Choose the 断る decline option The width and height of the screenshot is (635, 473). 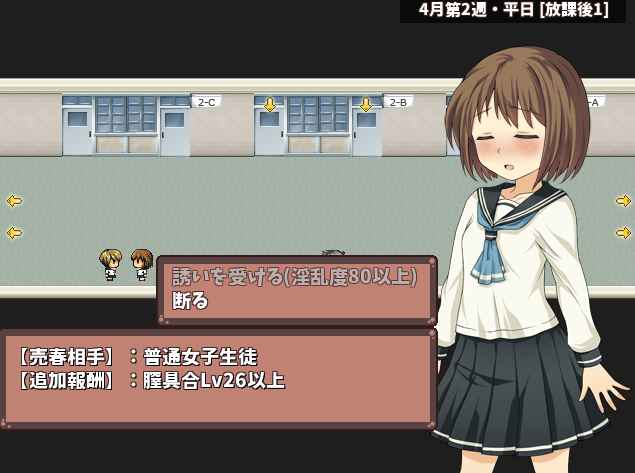coord(191,301)
